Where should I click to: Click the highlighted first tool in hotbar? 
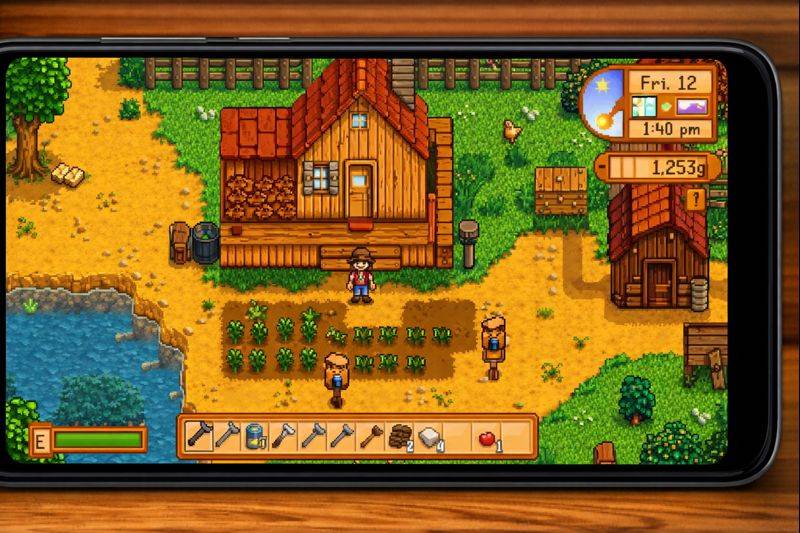tap(199, 436)
